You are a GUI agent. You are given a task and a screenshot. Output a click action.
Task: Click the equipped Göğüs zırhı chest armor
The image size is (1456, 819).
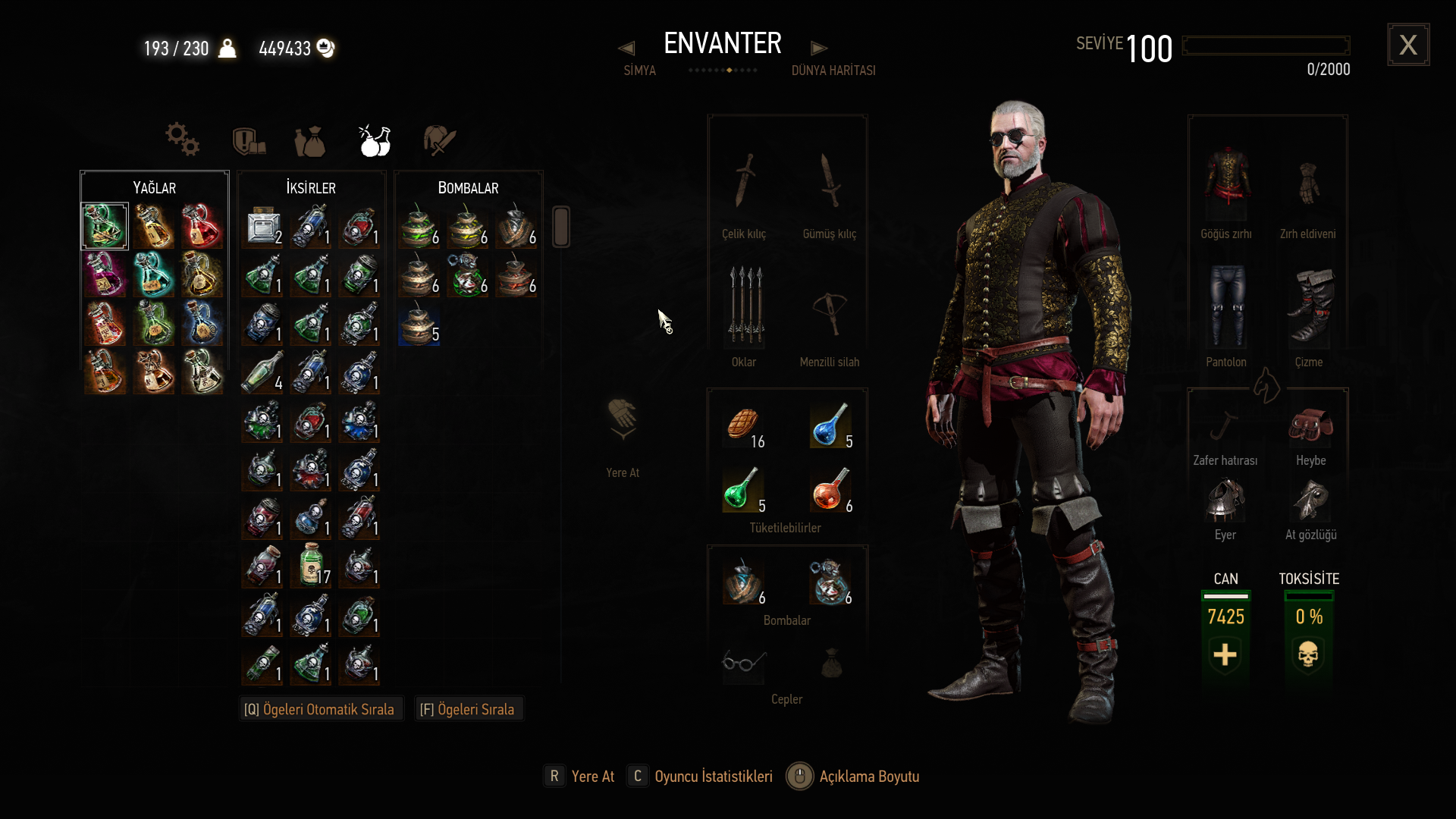tap(1226, 182)
